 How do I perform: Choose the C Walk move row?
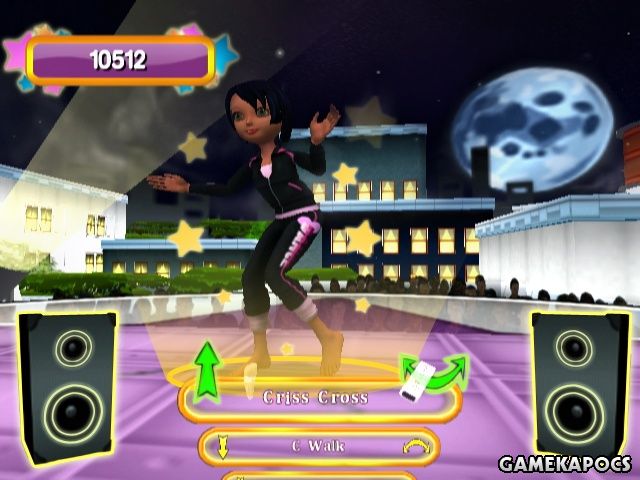click(x=316, y=446)
